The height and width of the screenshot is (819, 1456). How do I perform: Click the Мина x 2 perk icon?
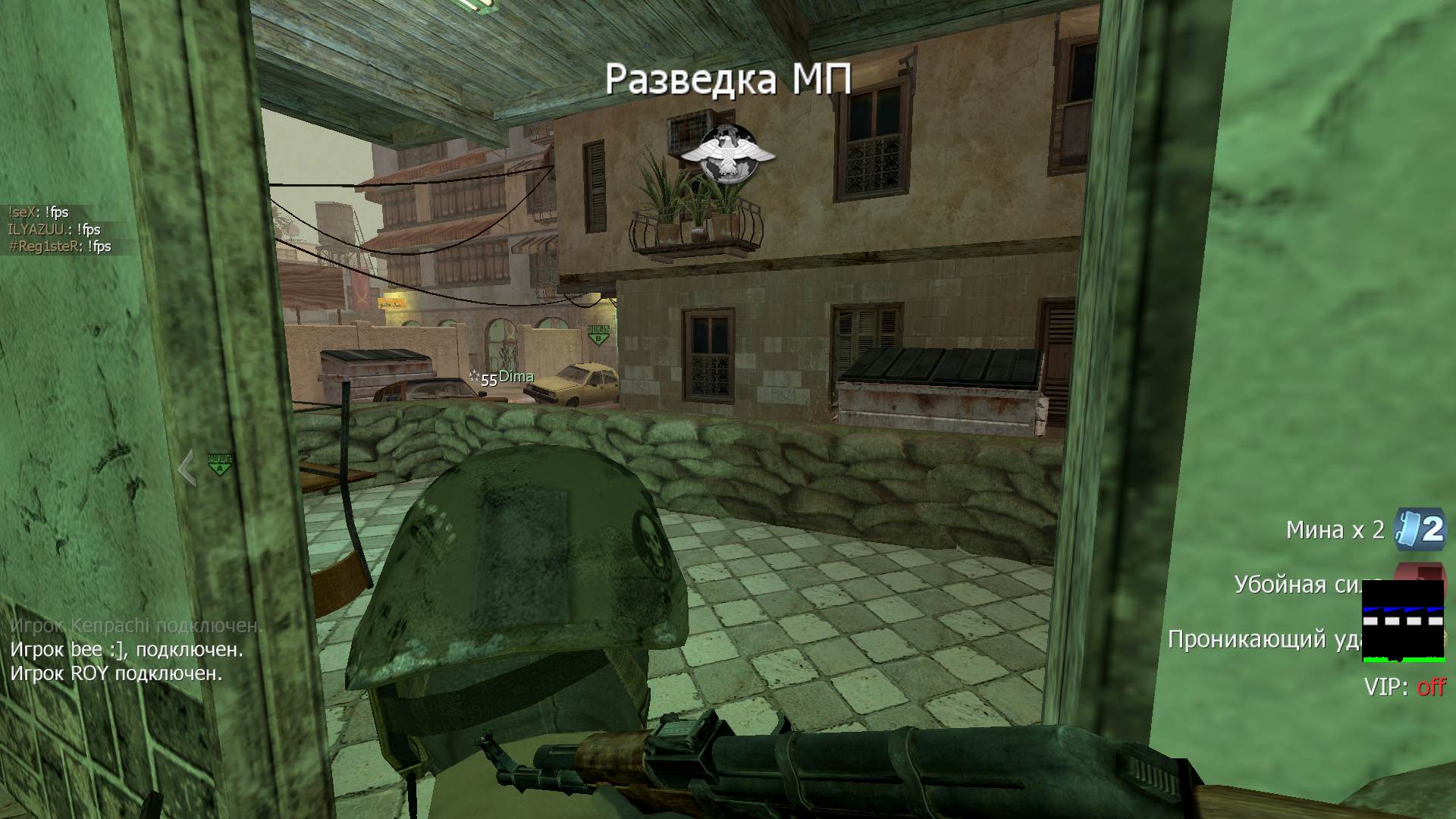[1422, 529]
